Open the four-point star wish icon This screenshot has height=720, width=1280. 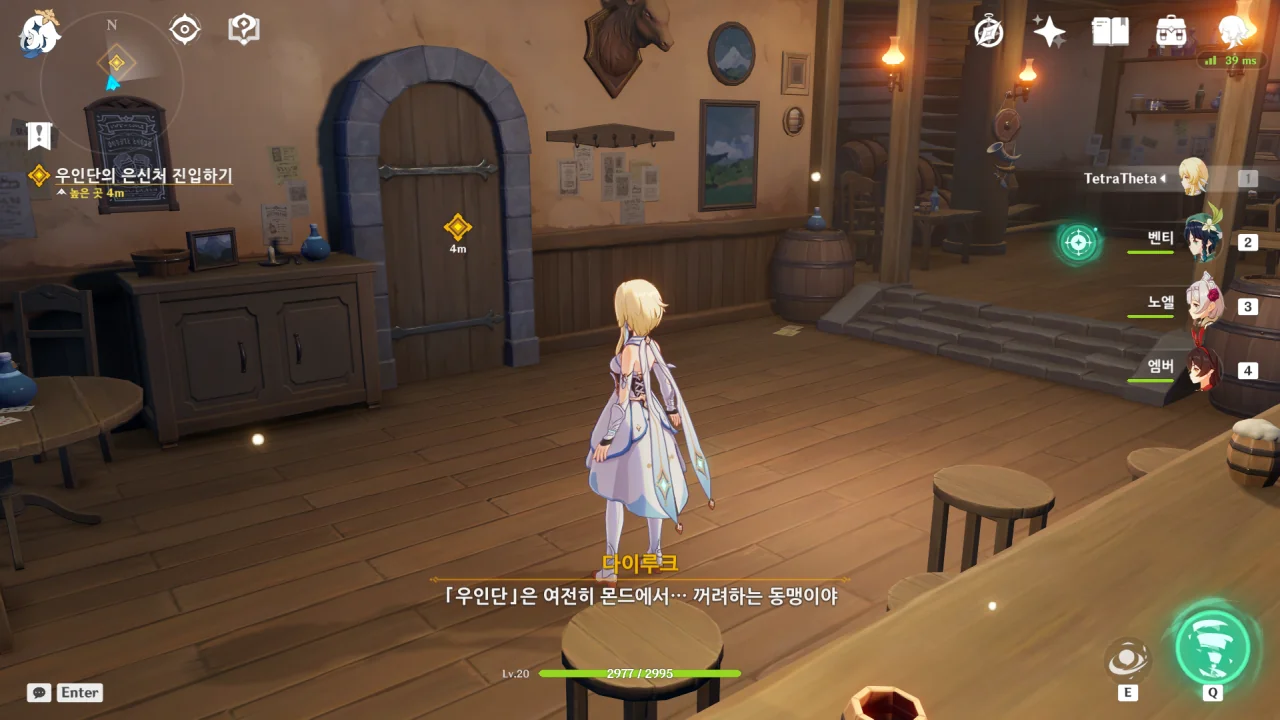(x=1049, y=32)
